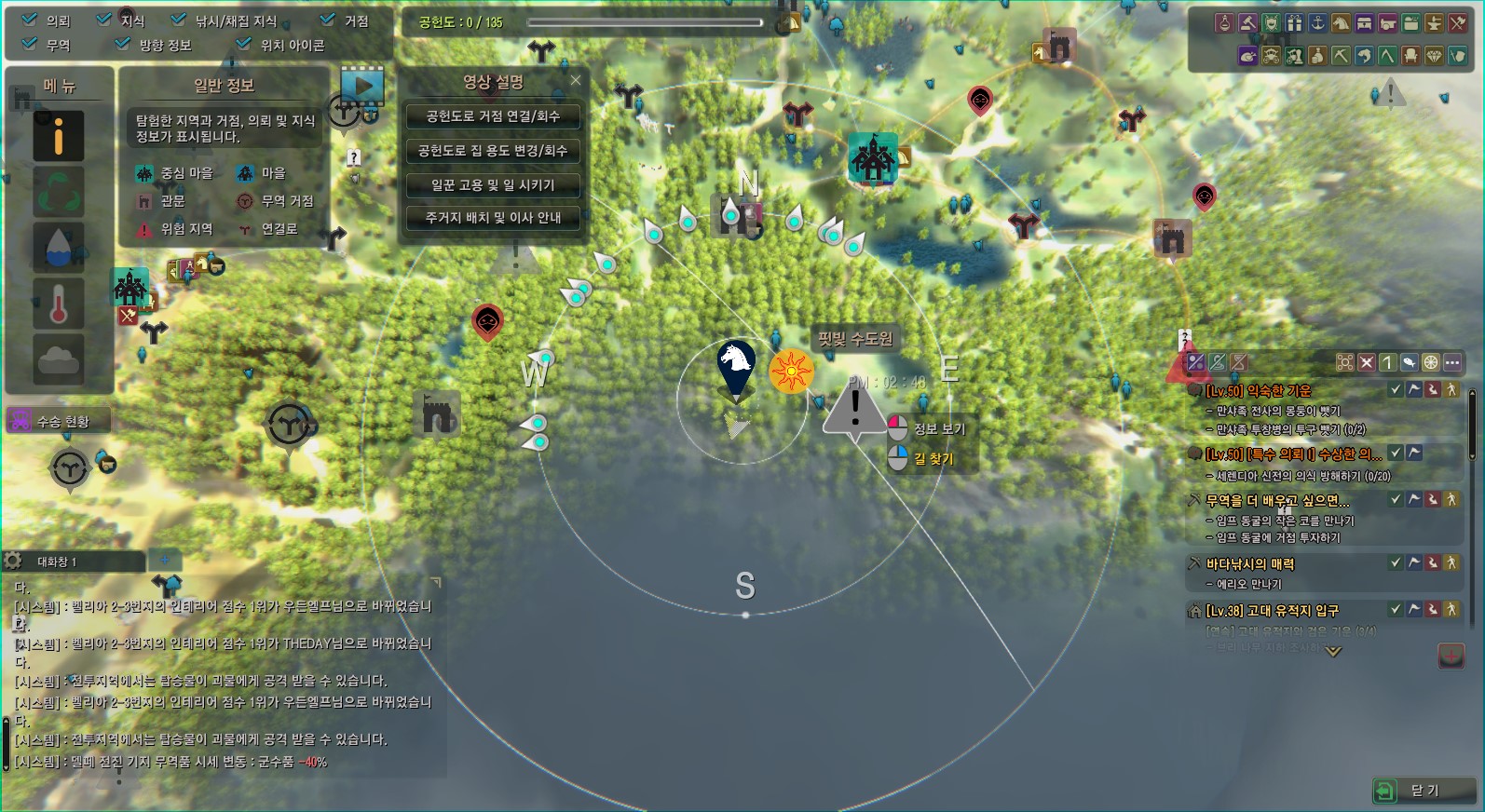This screenshot has height=812, width=1485.
Task: Select the cloud weather menu icon
Action: 59,358
